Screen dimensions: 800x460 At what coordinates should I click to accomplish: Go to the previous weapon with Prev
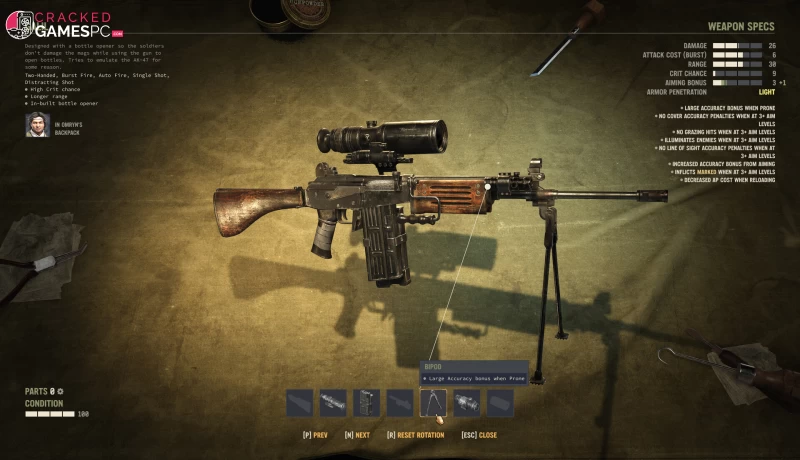pos(315,435)
